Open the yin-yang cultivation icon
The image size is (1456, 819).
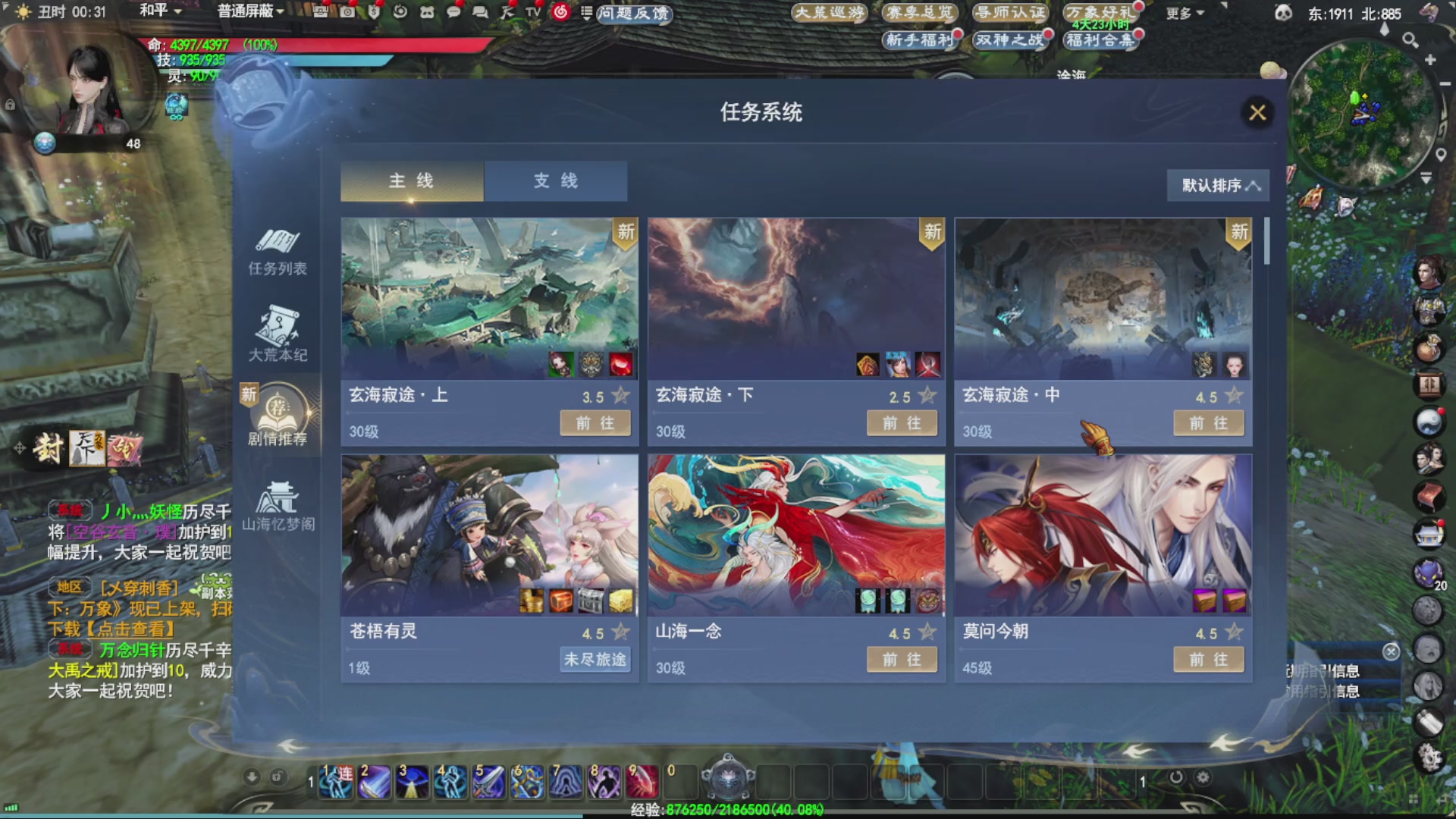point(1429,419)
